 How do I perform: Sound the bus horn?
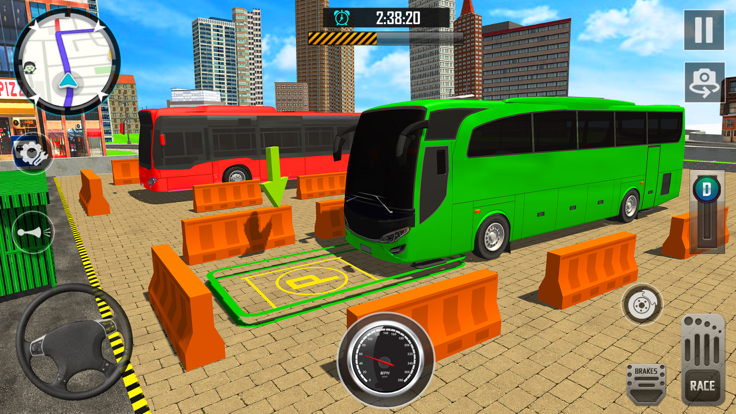pos(32,233)
